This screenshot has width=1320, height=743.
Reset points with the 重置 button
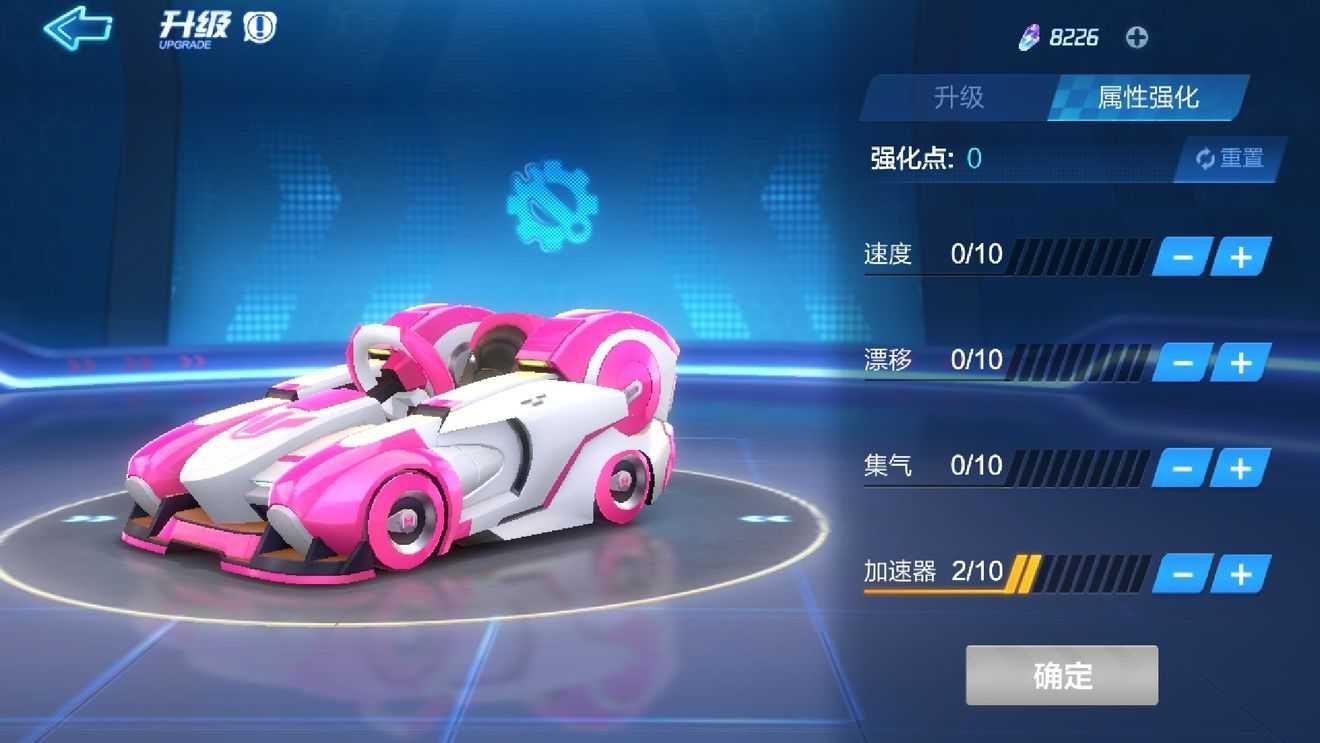coord(1230,159)
